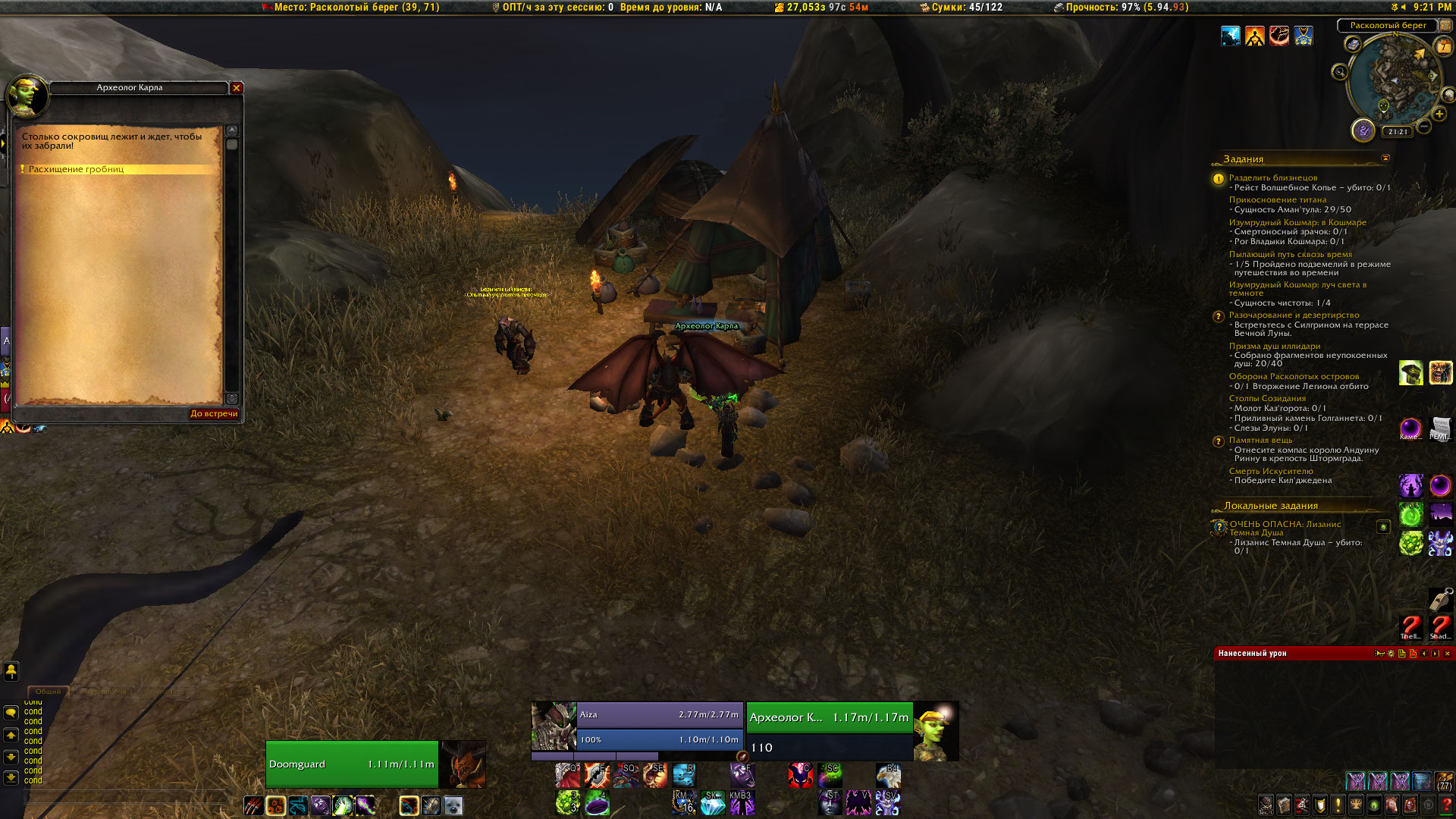Close the Археолог Карла dialogue window
This screenshot has width=1456, height=819.
[237, 88]
